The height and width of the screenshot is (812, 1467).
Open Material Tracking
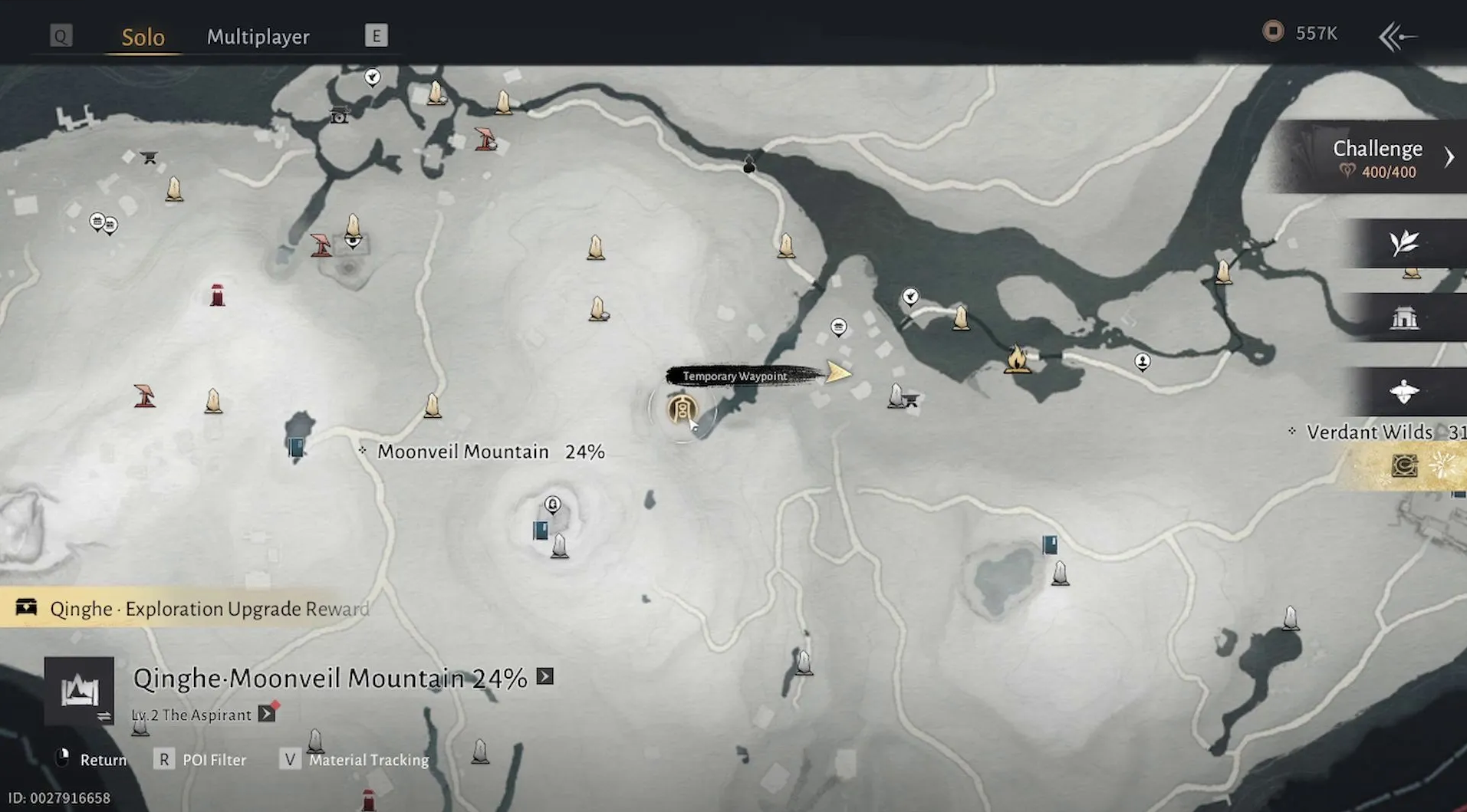click(356, 760)
